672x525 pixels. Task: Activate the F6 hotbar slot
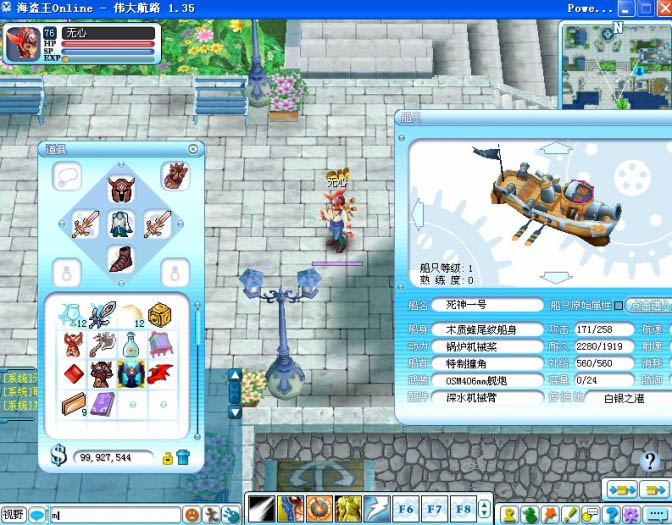pos(405,508)
